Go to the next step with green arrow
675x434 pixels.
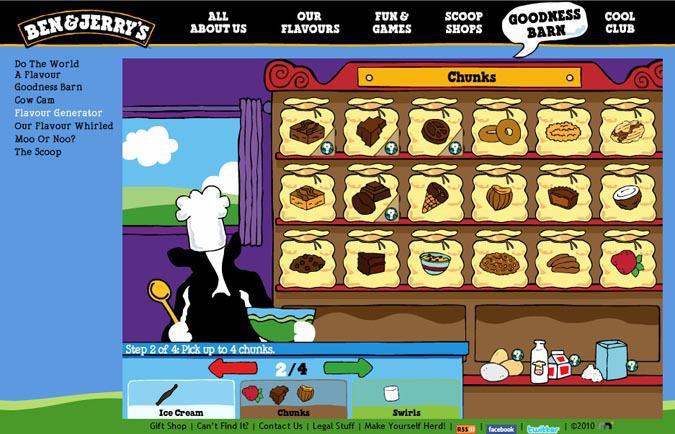click(x=348, y=368)
